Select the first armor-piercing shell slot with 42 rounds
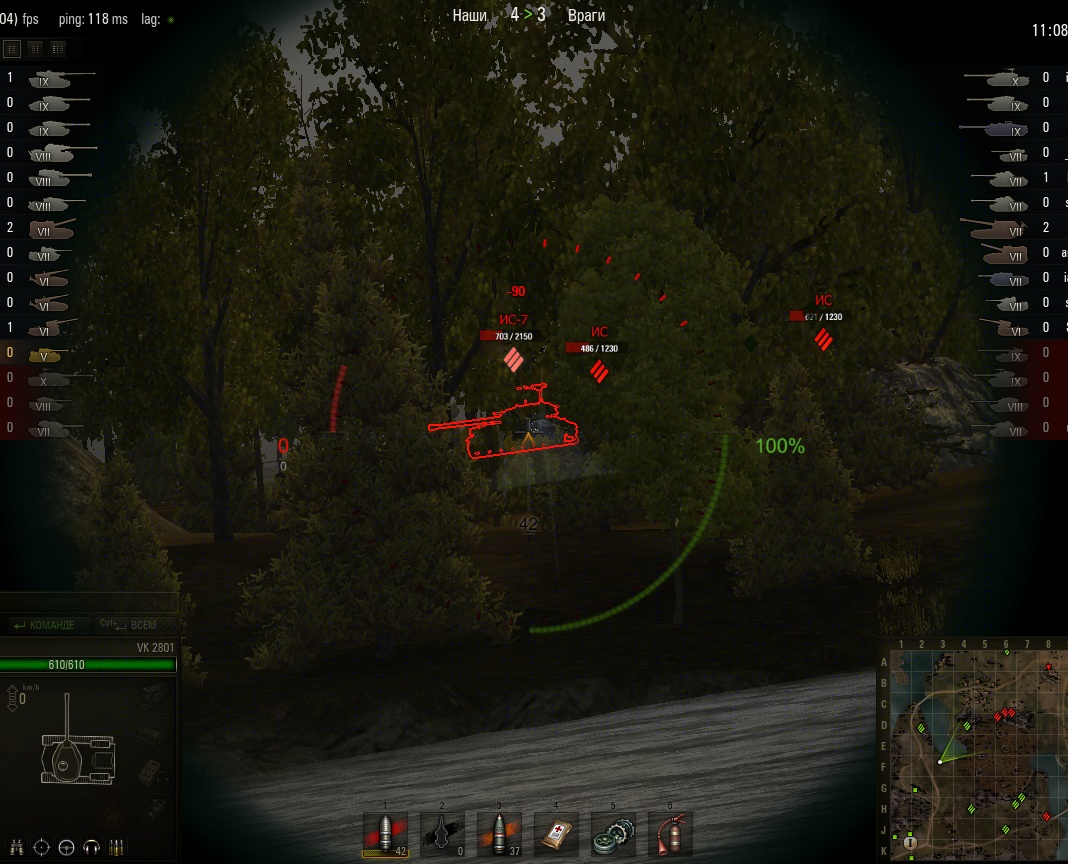Viewport: 1068px width, 864px height. pyautogui.click(x=385, y=834)
